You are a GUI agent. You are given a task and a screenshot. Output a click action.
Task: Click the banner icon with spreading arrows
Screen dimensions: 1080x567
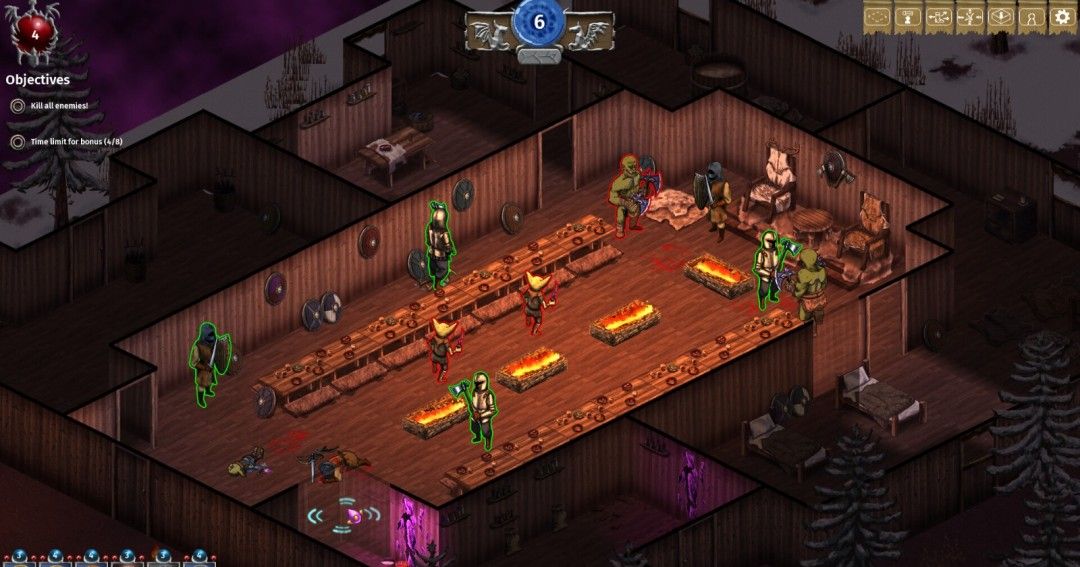pyautogui.click(x=938, y=17)
